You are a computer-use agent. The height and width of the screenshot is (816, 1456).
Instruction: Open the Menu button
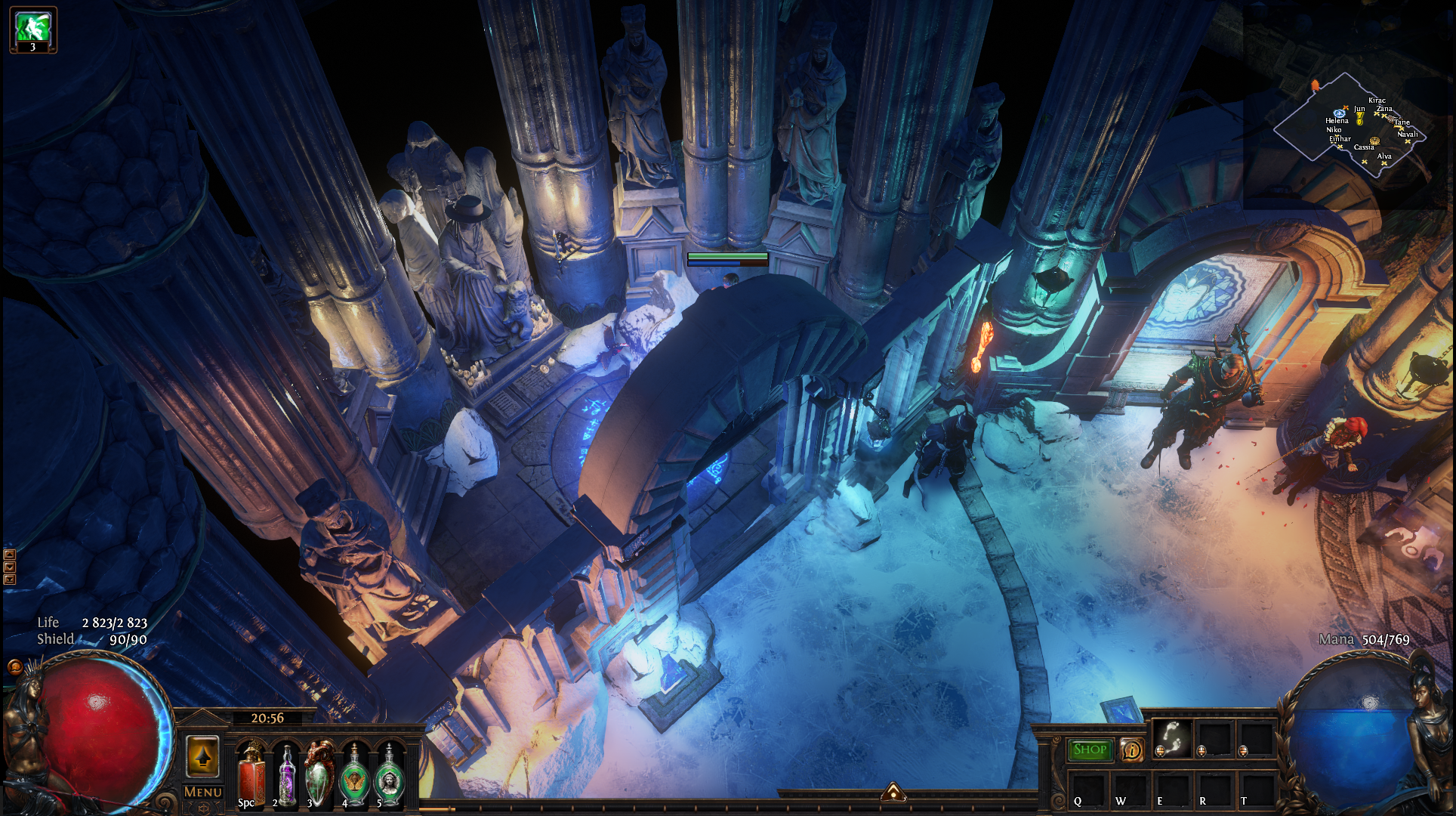pyautogui.click(x=202, y=792)
